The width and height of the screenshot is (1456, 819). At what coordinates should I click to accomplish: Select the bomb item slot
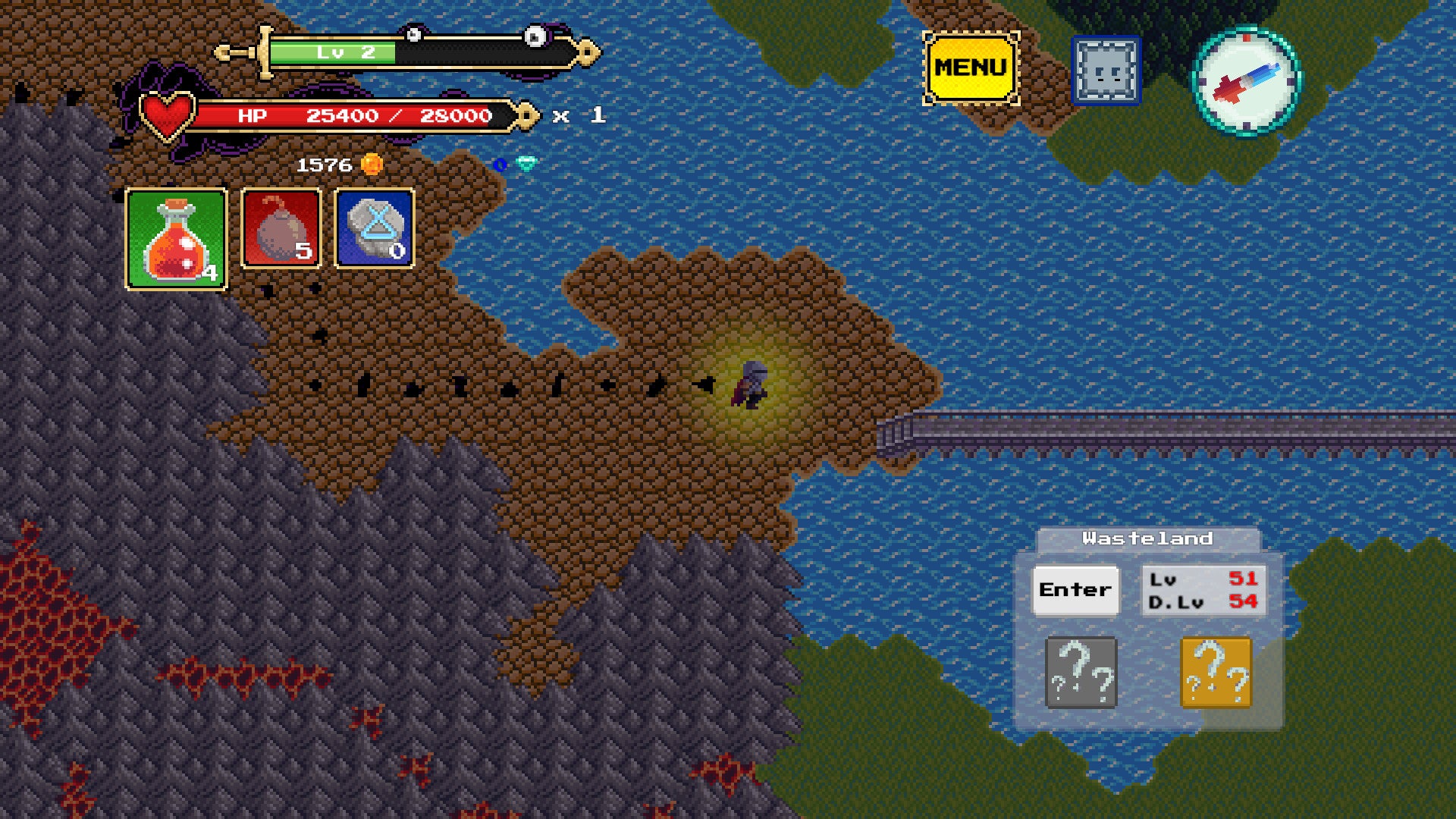281,228
